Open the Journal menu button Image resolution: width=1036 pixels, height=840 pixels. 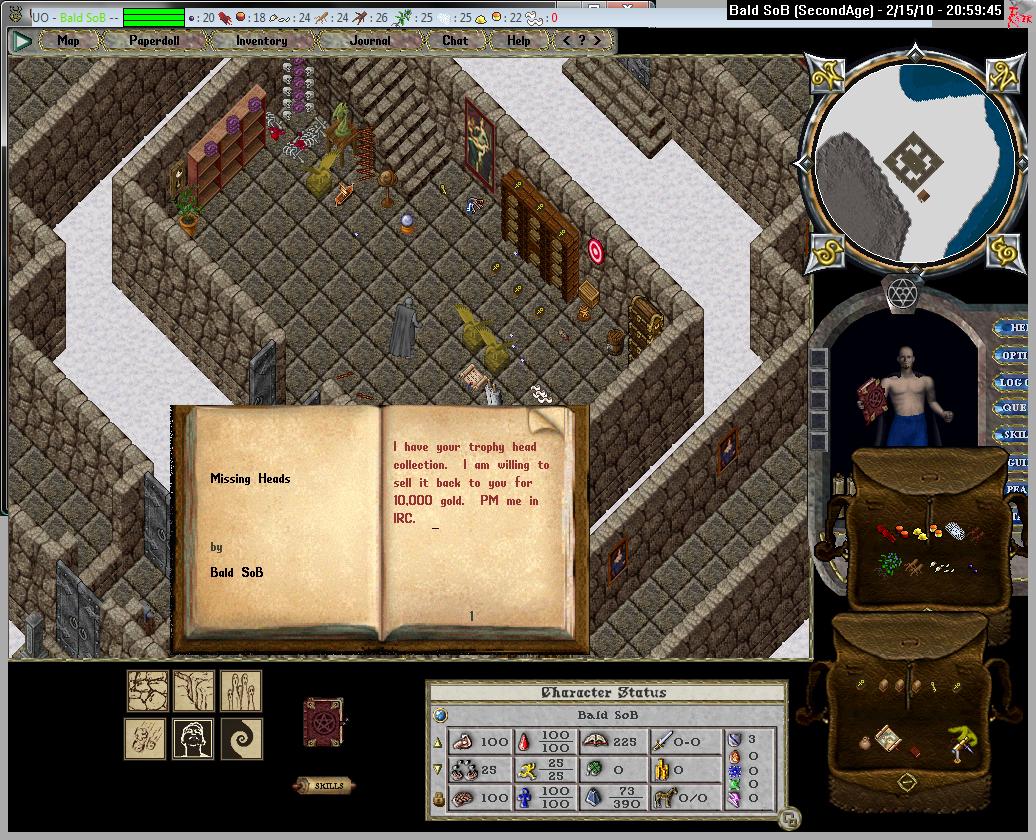pyautogui.click(x=371, y=41)
